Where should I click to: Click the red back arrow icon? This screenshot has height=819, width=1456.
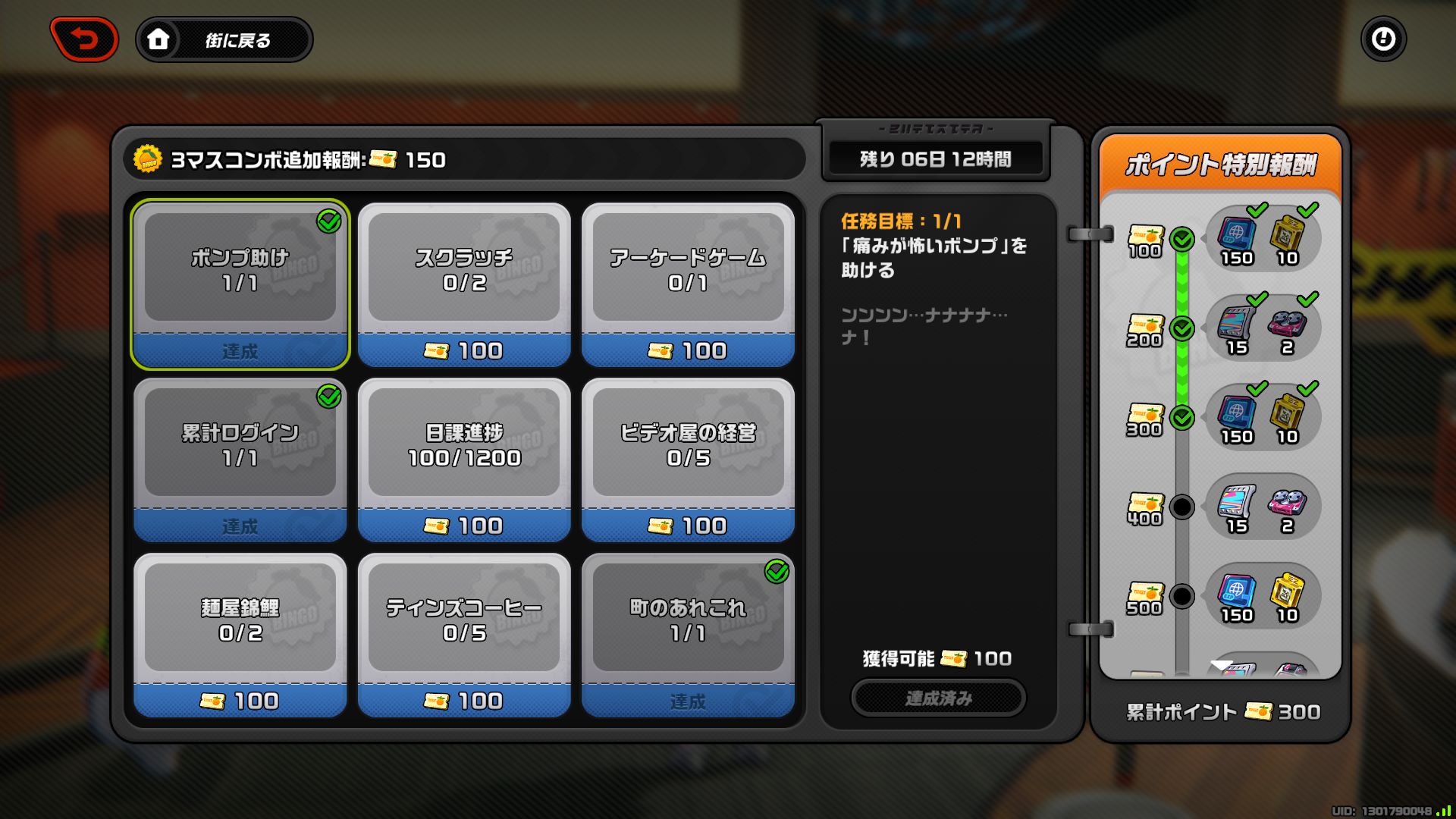(84, 39)
